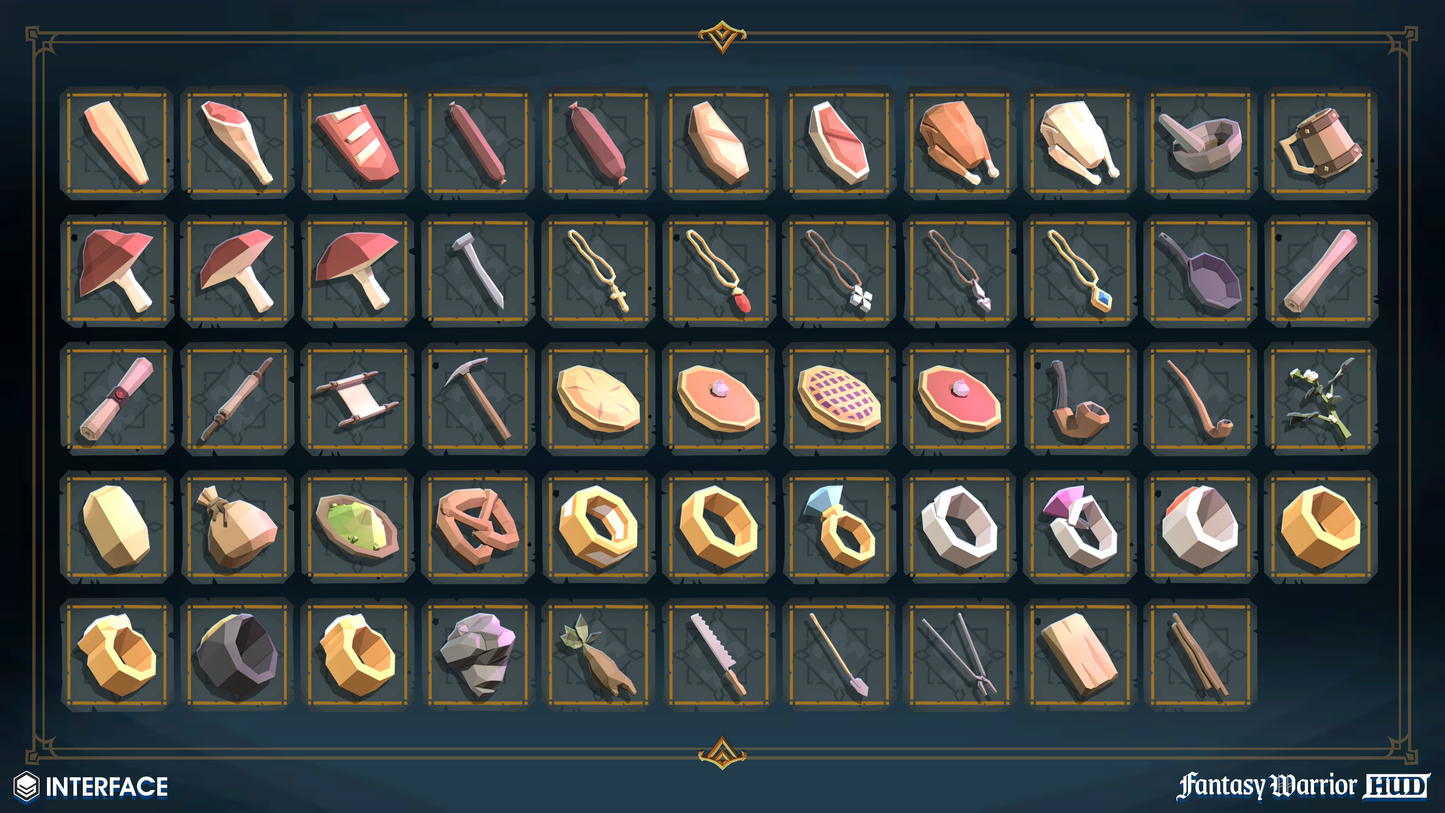The image size is (1445, 813).
Task: Click the frying pan slot
Action: [x=1199, y=271]
